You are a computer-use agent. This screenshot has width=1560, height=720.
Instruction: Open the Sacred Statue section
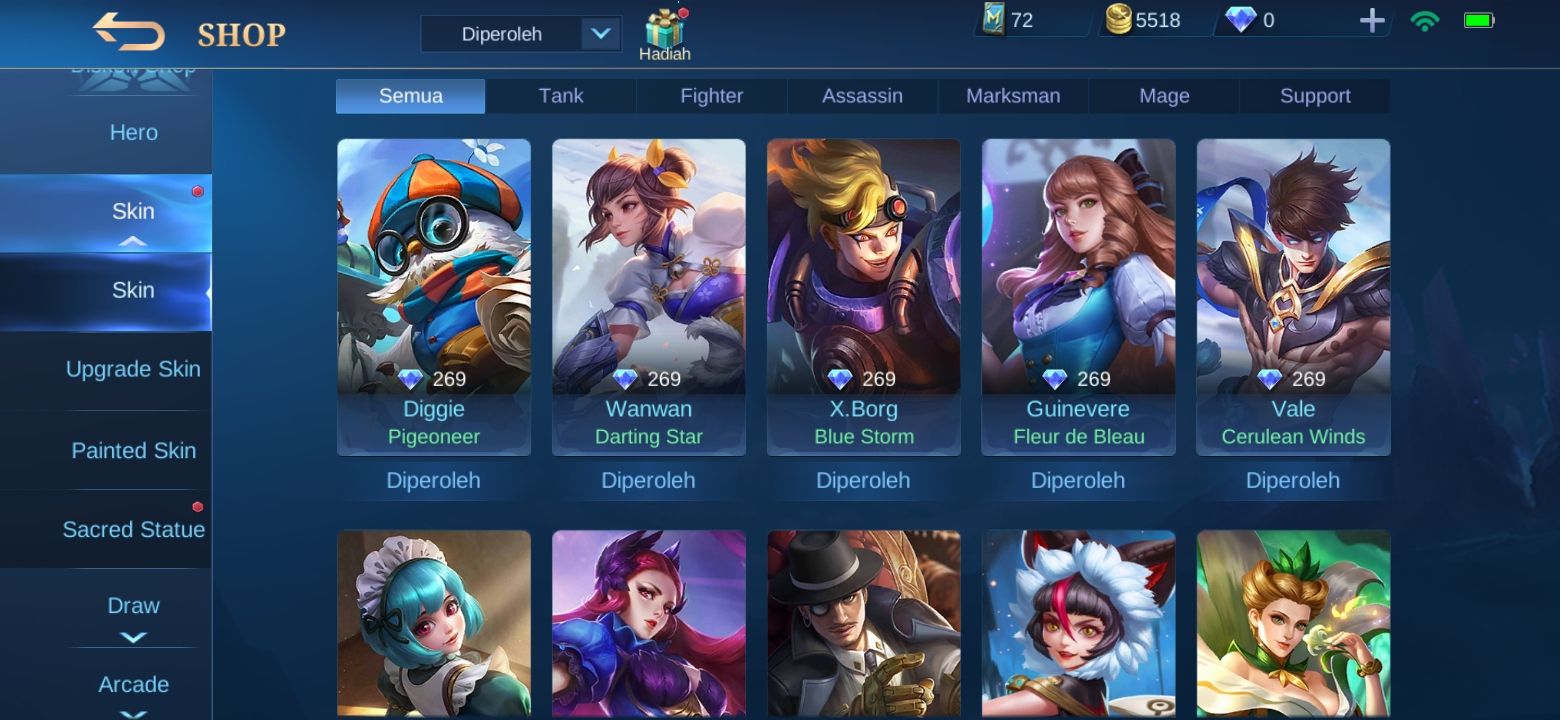click(x=133, y=530)
